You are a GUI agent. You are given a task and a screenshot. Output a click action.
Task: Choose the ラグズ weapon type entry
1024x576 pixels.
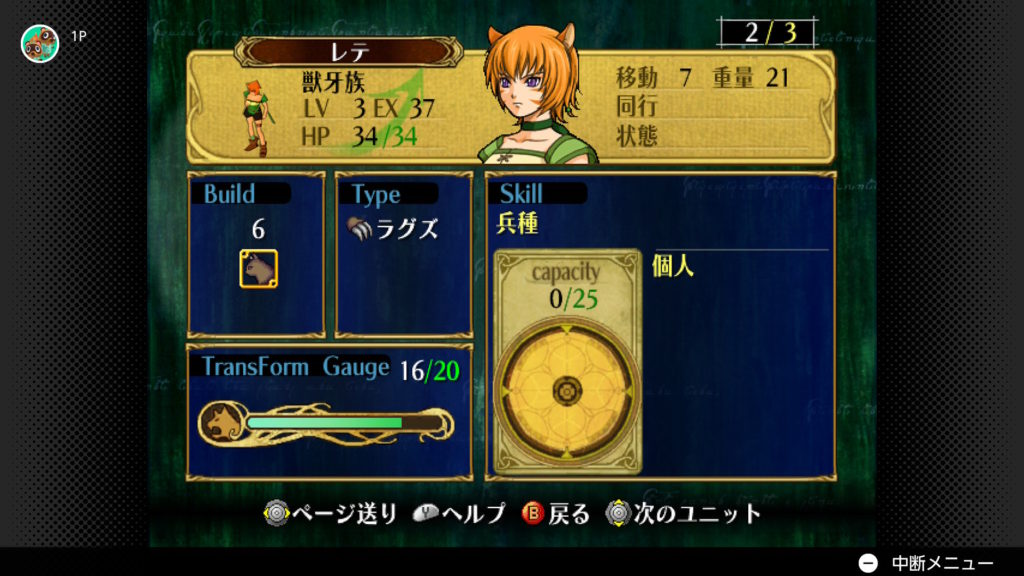[x=393, y=228]
